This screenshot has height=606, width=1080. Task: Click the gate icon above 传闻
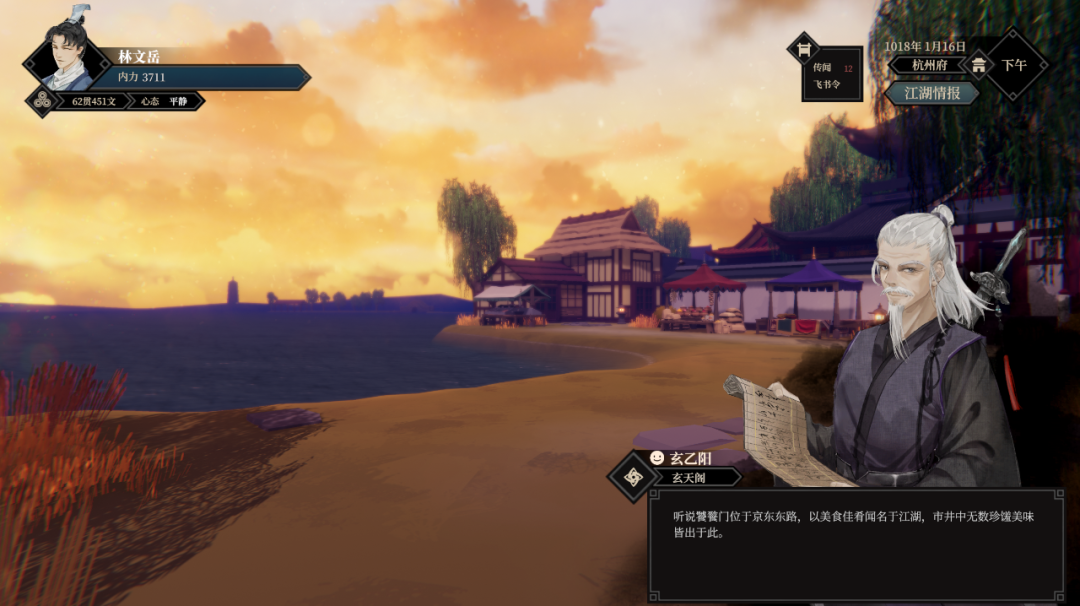[x=803, y=48]
